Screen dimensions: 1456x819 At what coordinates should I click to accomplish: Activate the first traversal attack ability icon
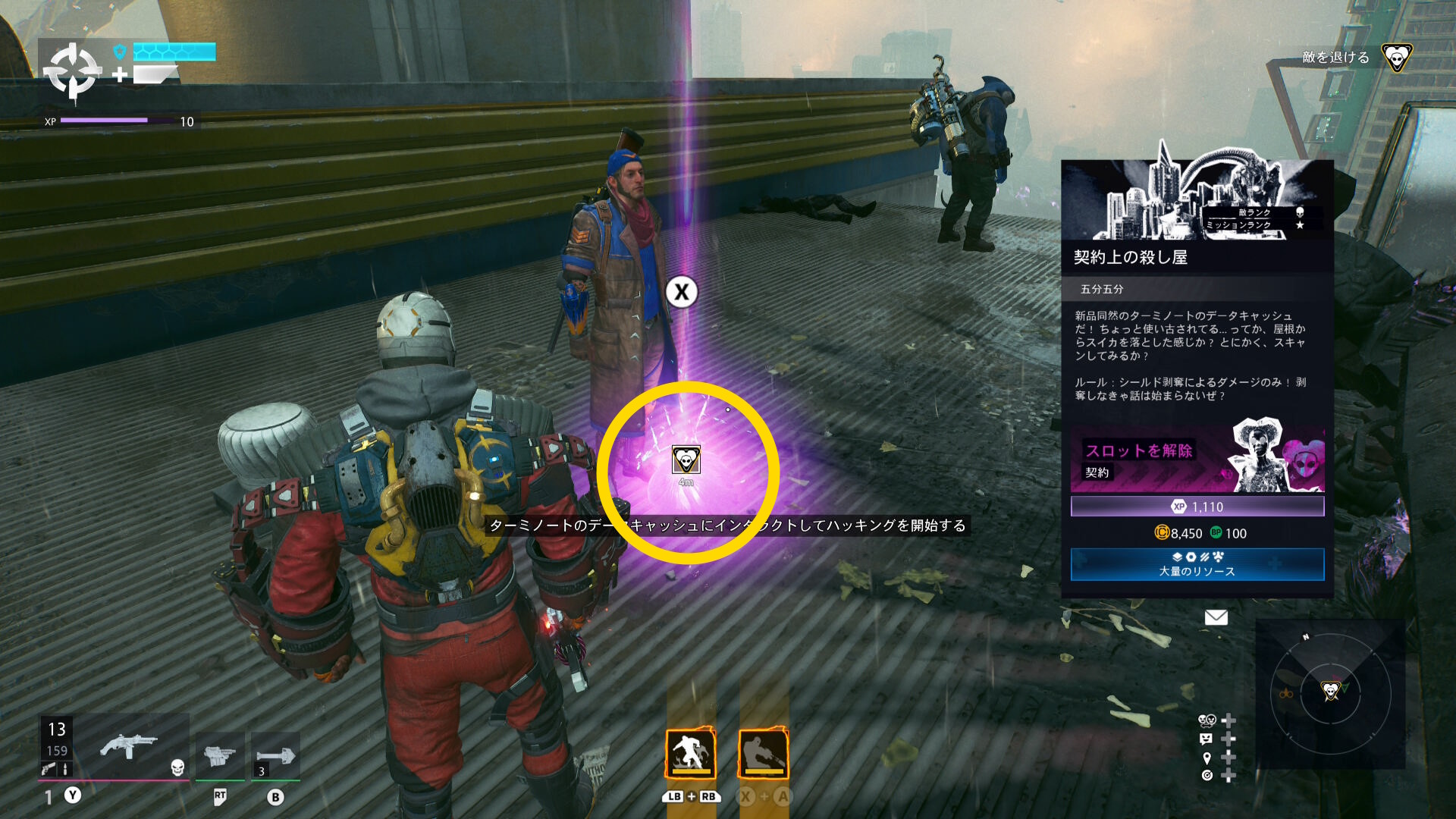690,754
